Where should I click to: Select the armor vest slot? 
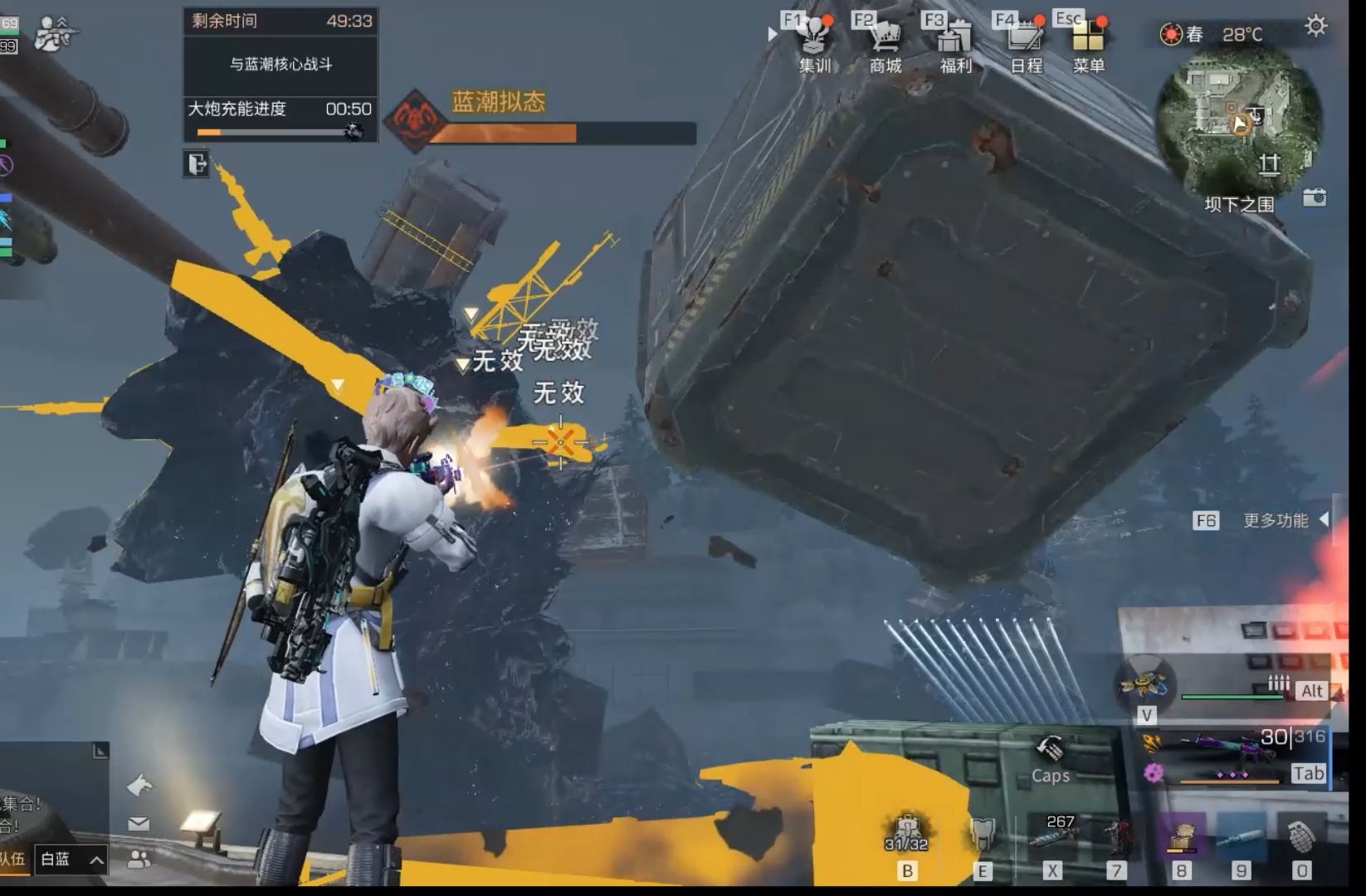(983, 835)
